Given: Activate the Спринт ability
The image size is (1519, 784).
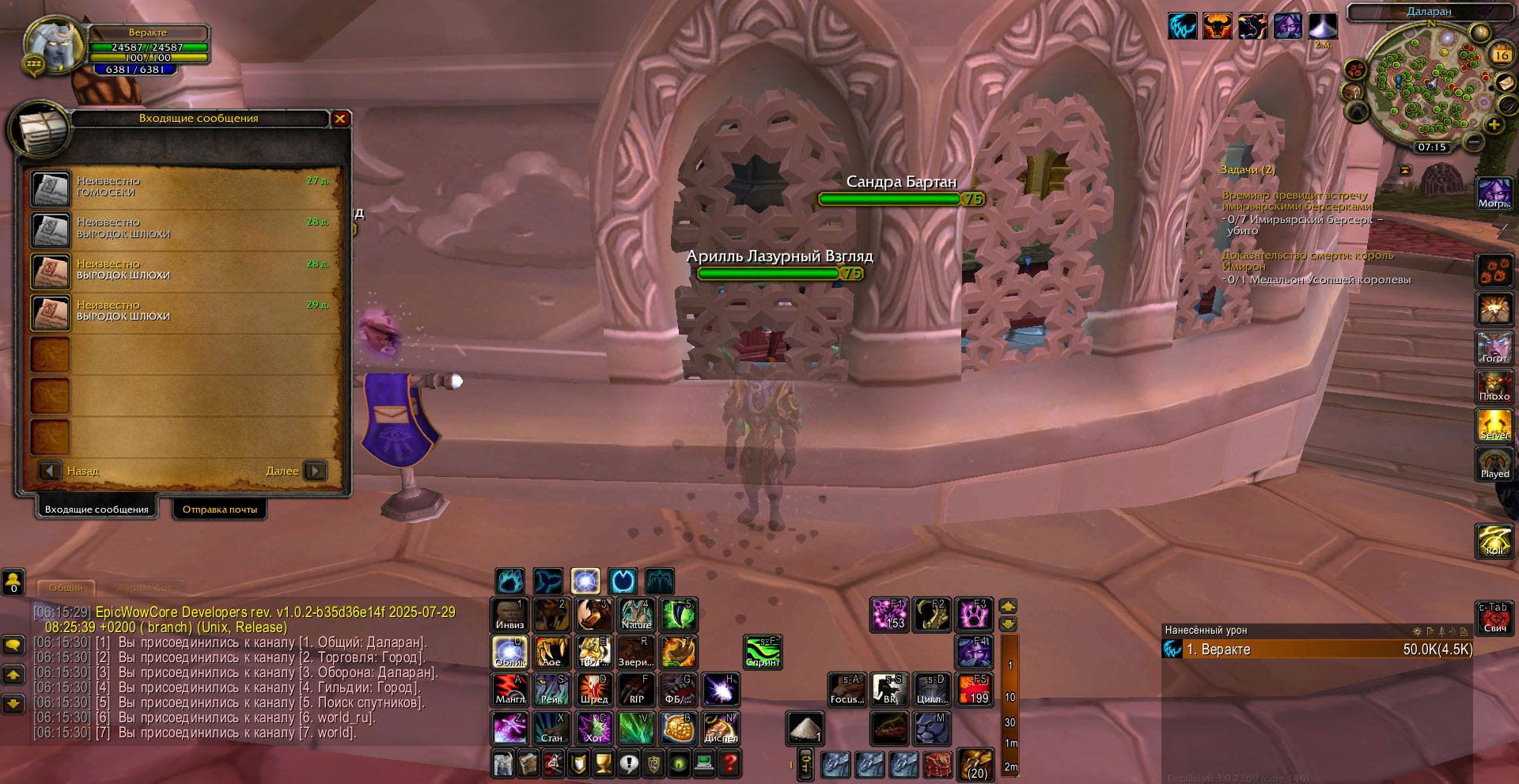Looking at the screenshot, I should pyautogui.click(x=763, y=652).
